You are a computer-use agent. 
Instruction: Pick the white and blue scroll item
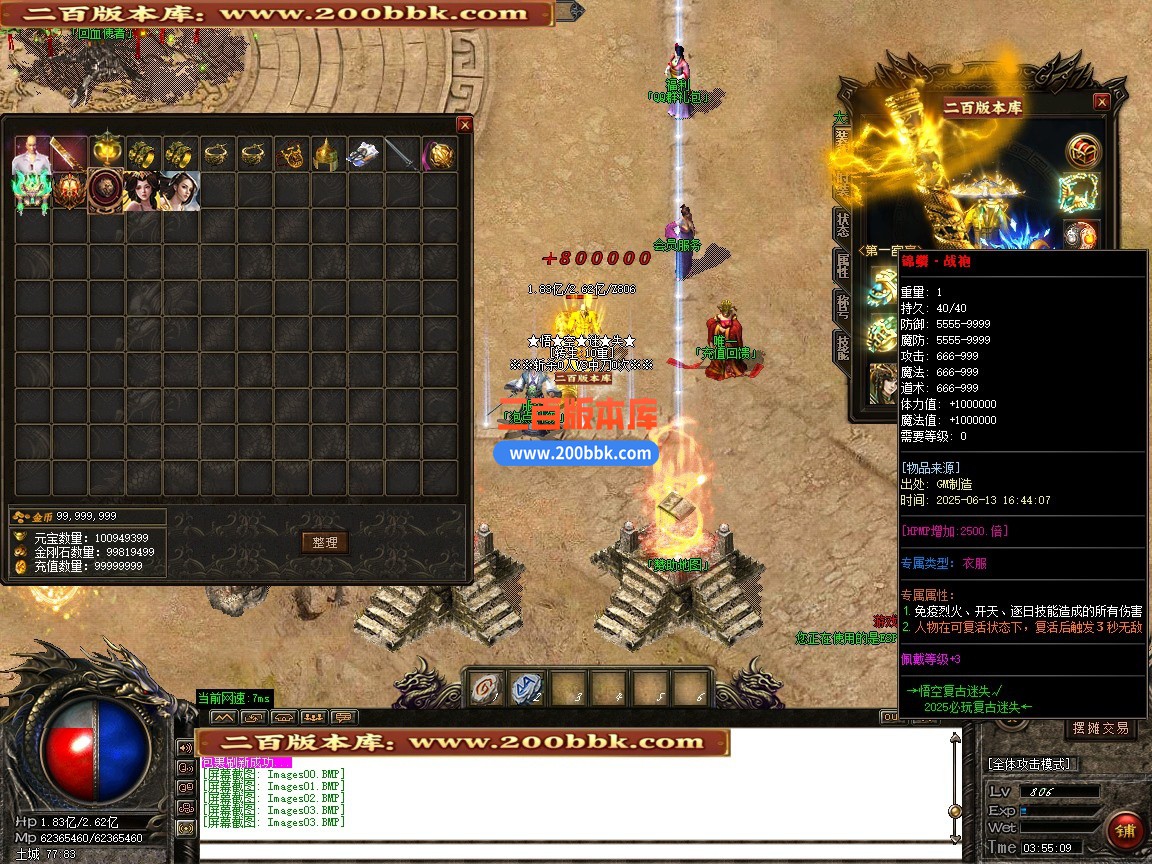365,154
